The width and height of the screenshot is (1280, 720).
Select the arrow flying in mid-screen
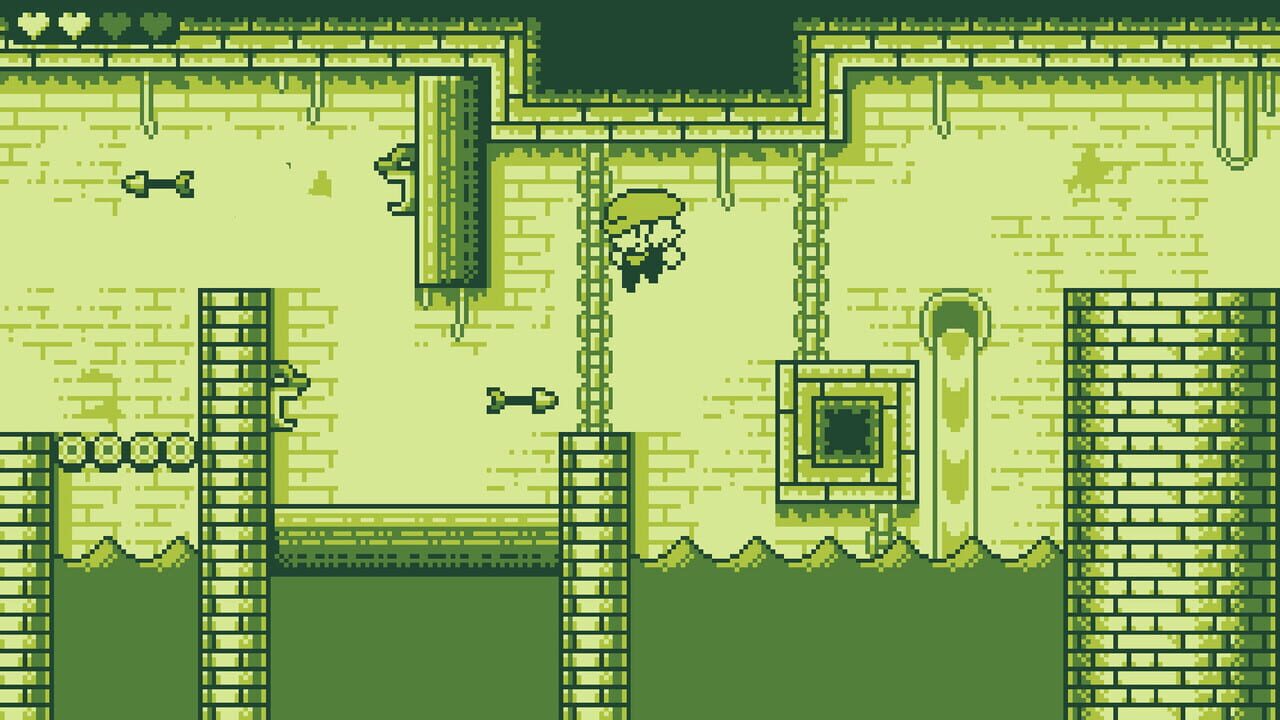point(520,400)
